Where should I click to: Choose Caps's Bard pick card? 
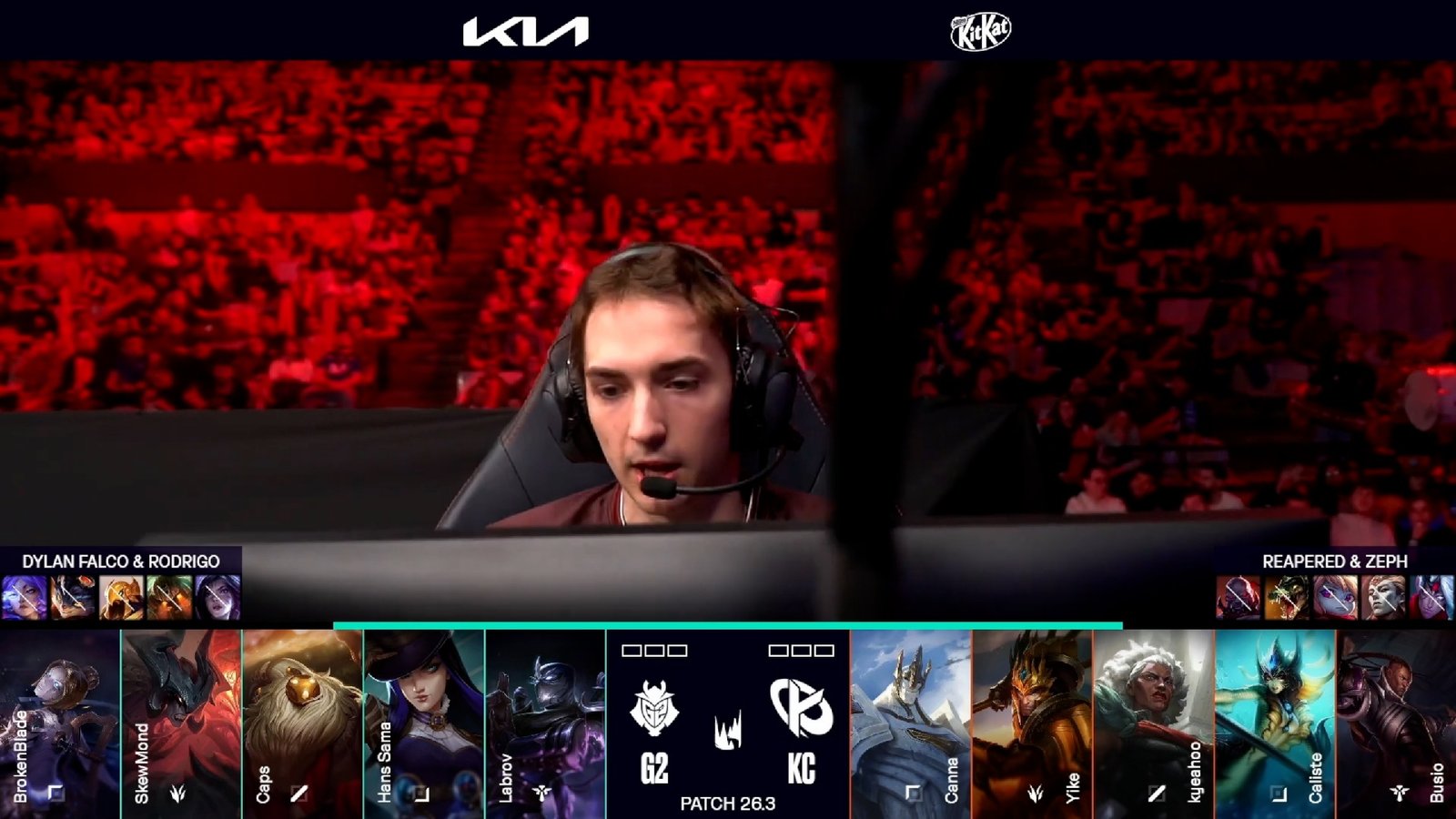coord(302,723)
